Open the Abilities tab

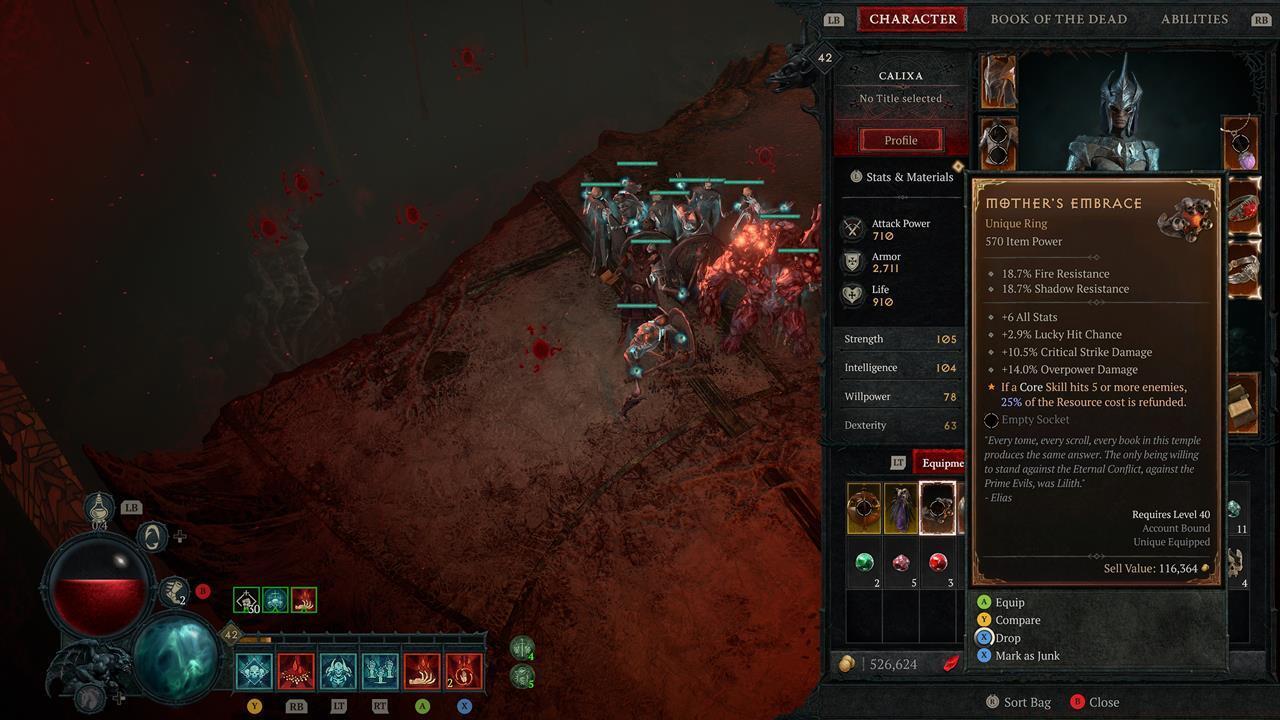[1194, 19]
